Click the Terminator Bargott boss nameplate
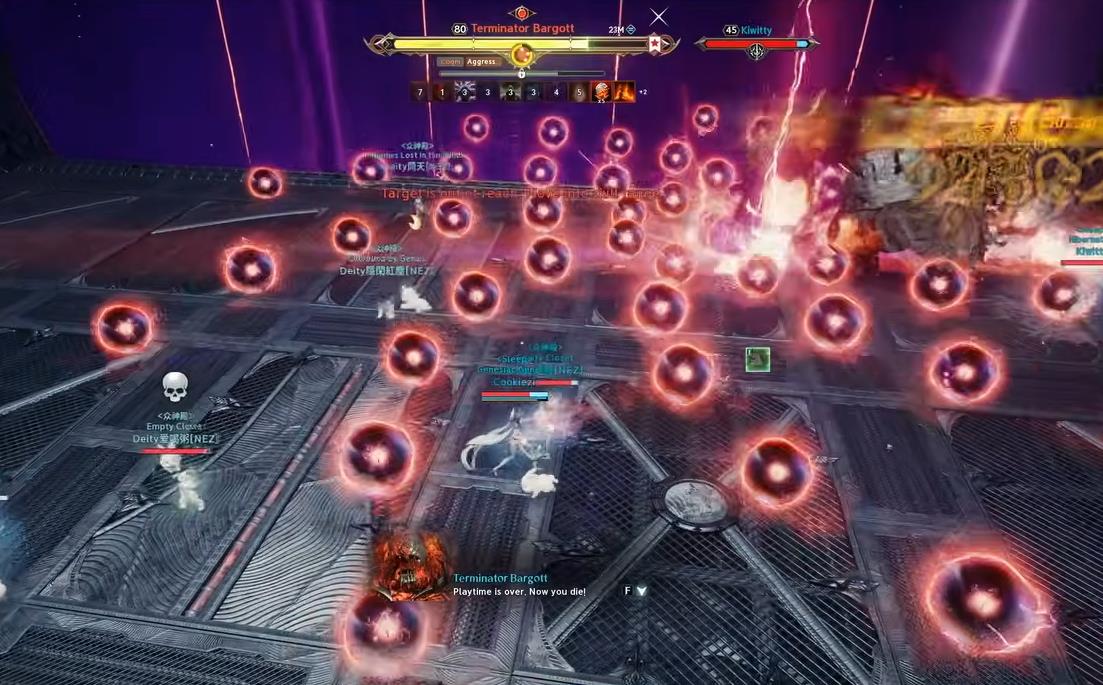Viewport: 1103px width, 685px height. pos(522,29)
